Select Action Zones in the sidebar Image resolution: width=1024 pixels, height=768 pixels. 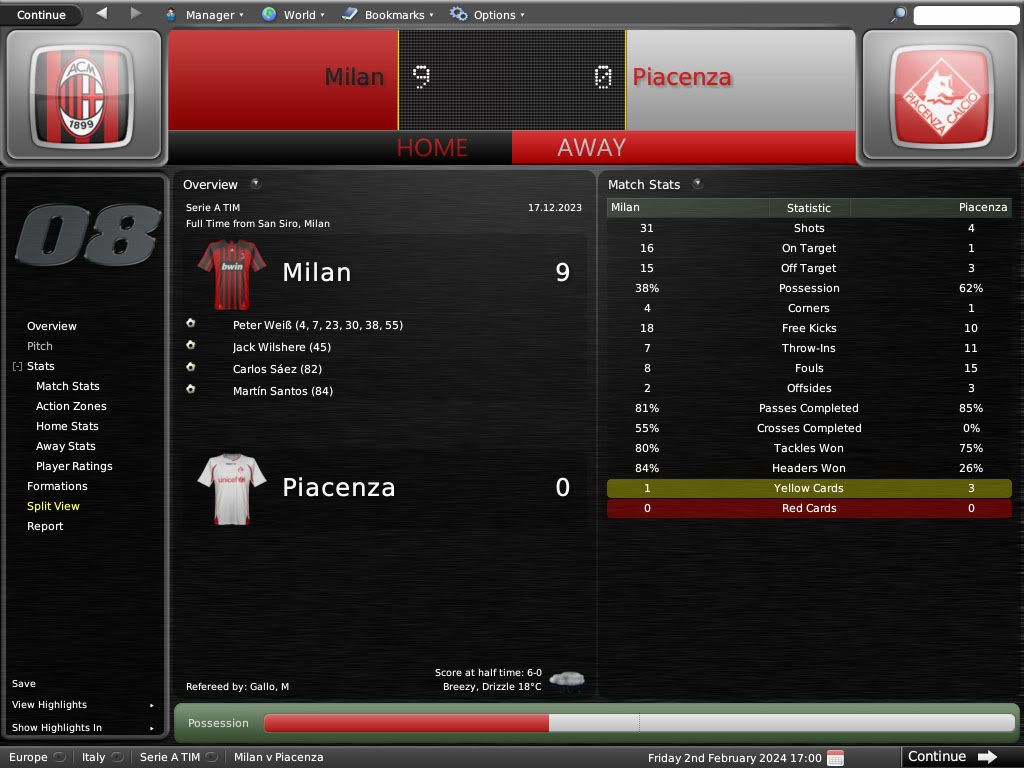click(71, 406)
